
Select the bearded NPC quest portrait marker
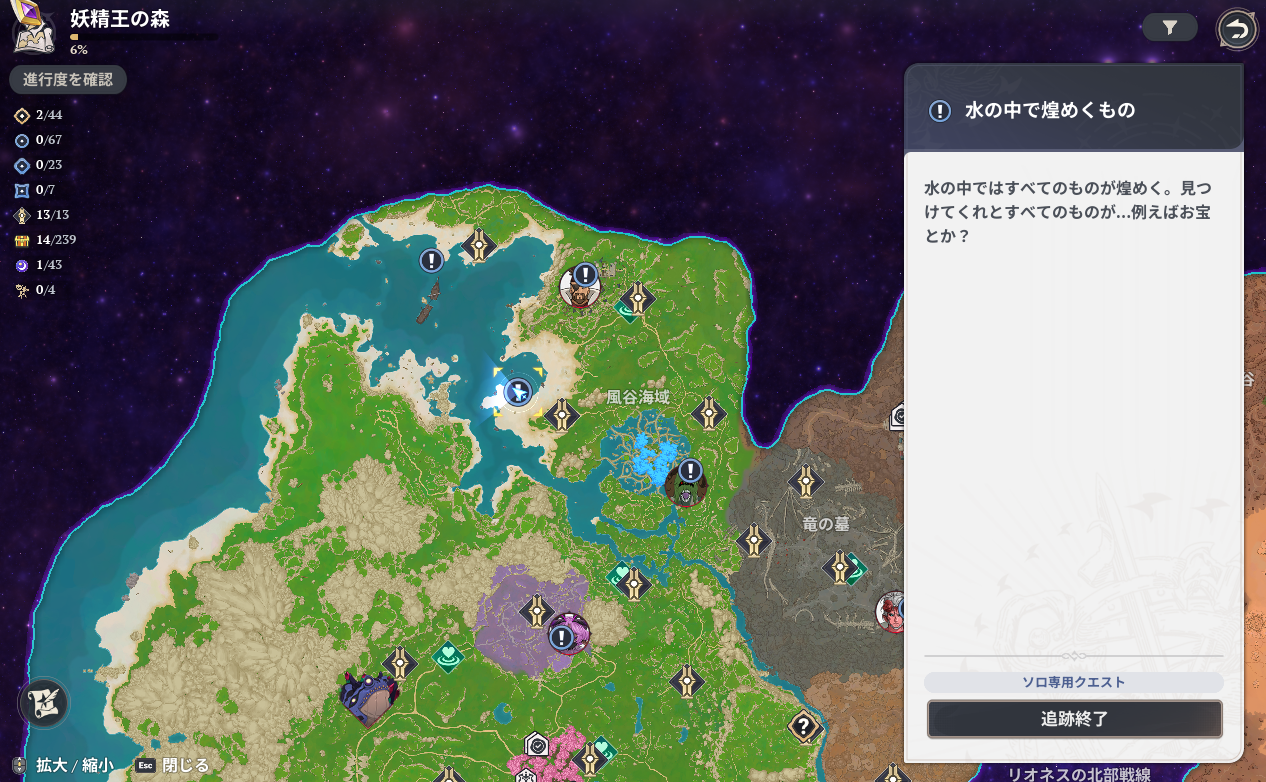580,285
